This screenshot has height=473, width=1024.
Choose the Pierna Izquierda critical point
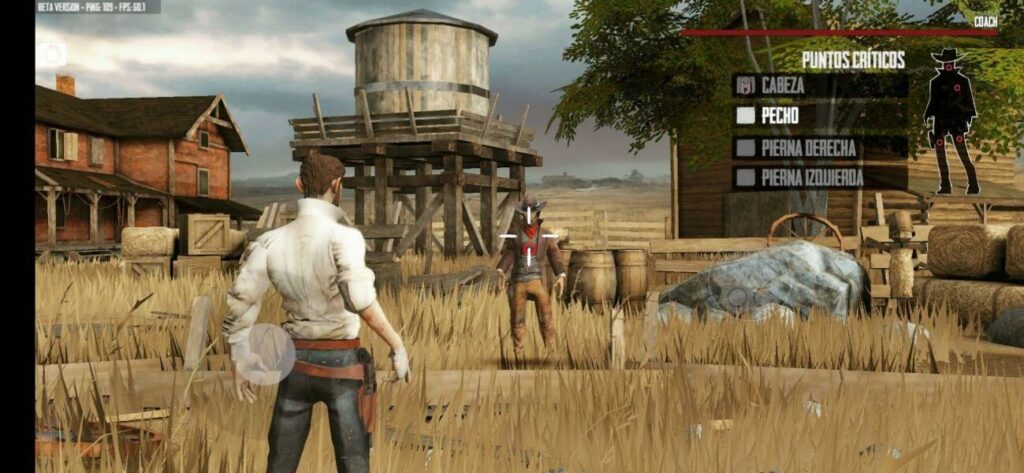(820, 178)
